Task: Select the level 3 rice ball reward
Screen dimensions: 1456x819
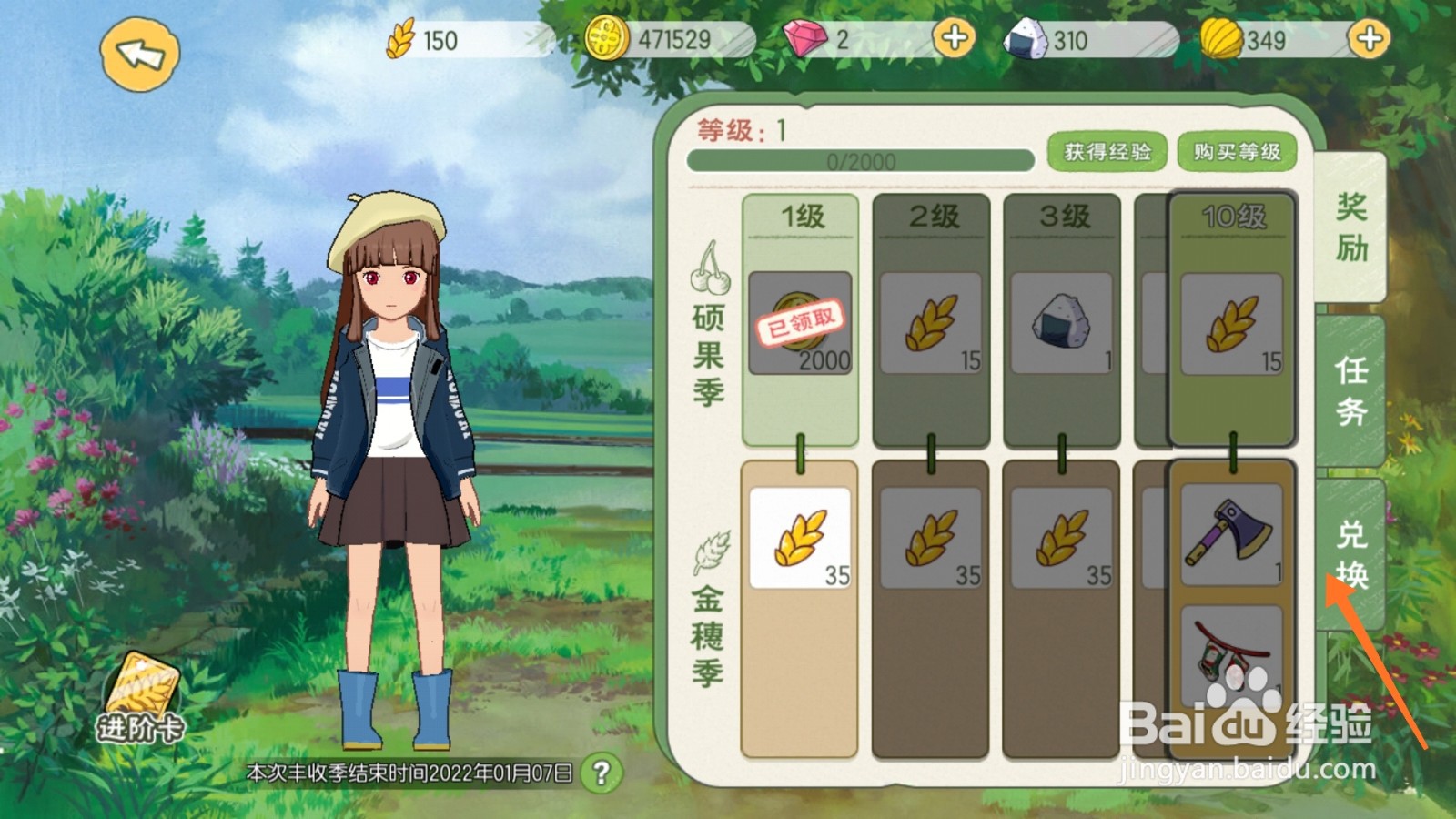Action: point(1061,323)
